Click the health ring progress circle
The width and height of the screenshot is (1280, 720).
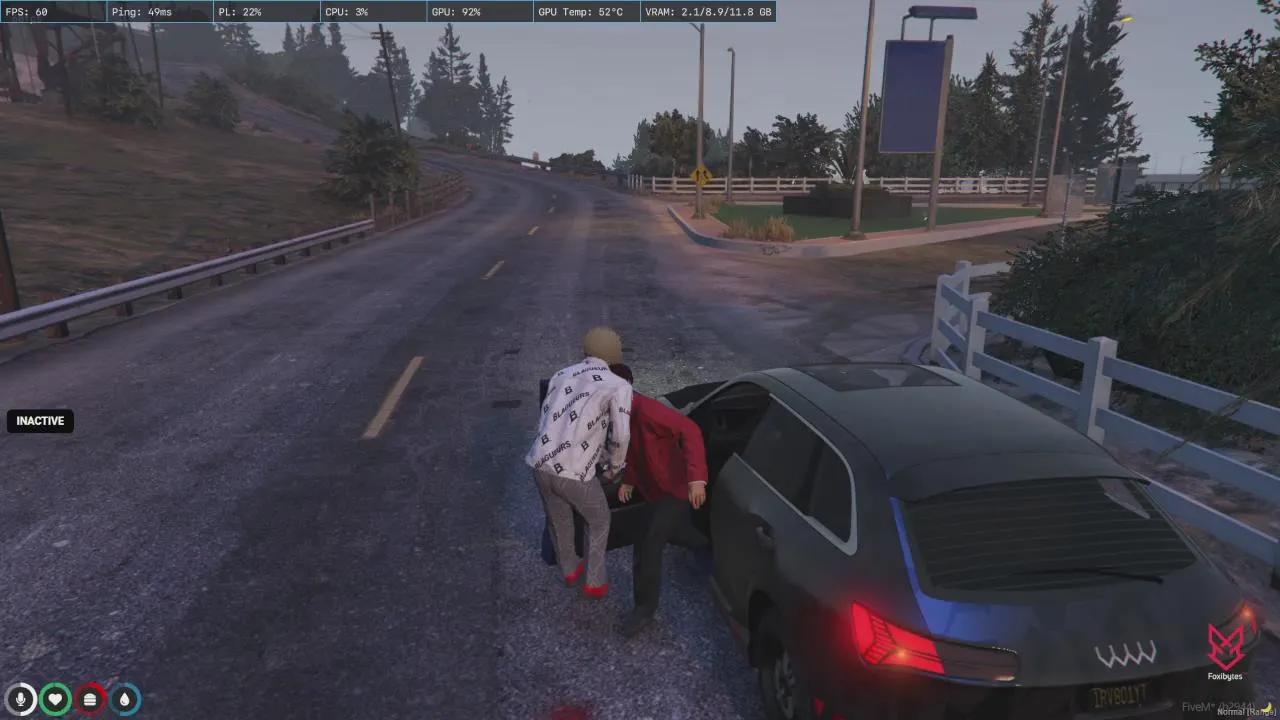[55, 698]
